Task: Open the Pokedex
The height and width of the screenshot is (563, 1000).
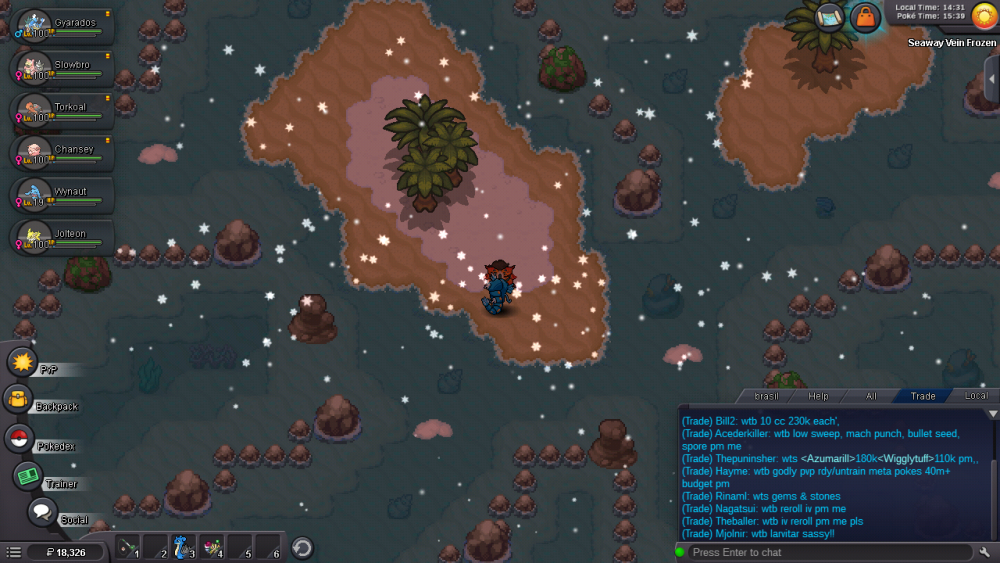Action: pyautogui.click(x=19, y=437)
